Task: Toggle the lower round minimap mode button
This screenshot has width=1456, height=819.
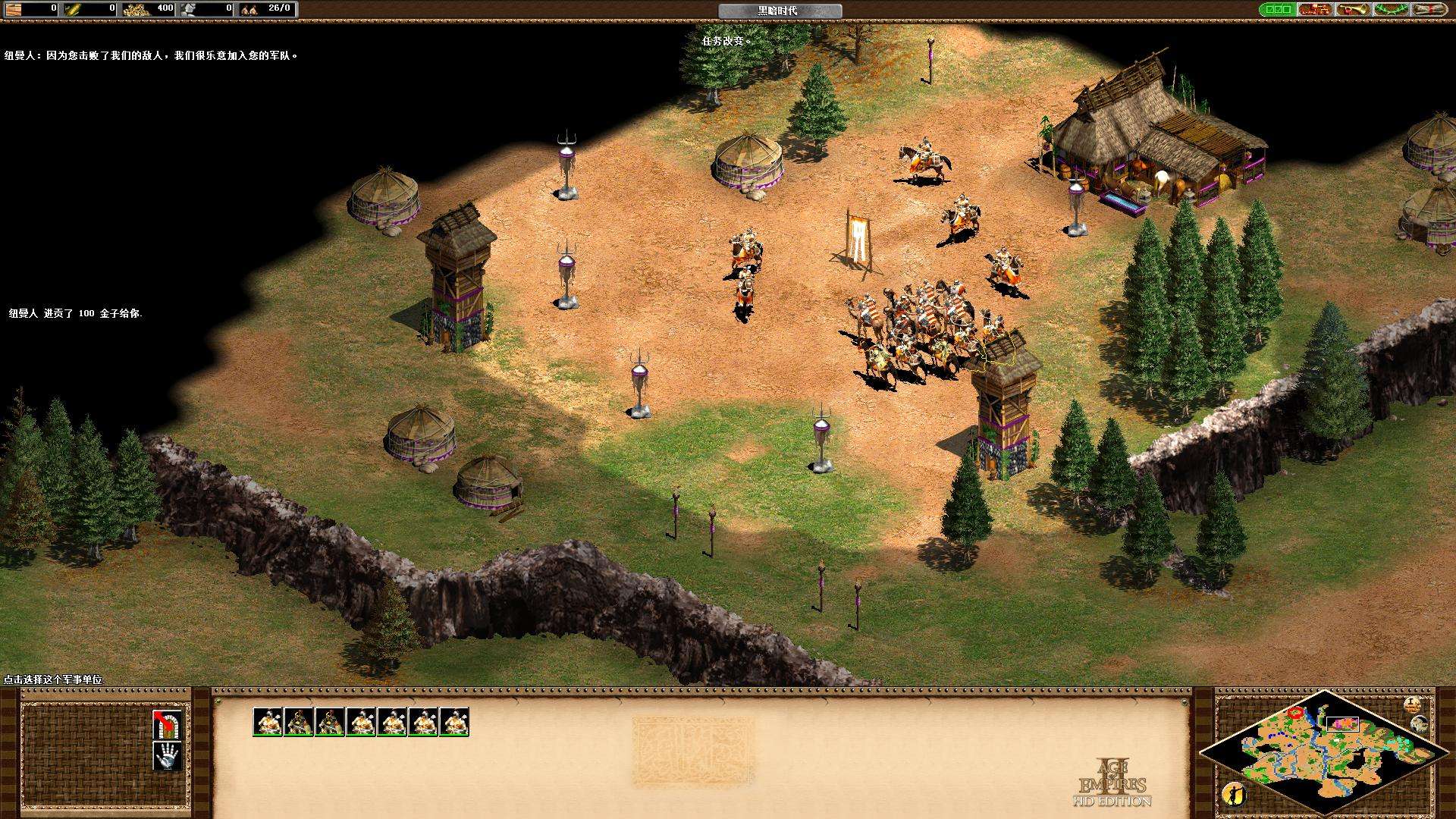Action: (1419, 724)
